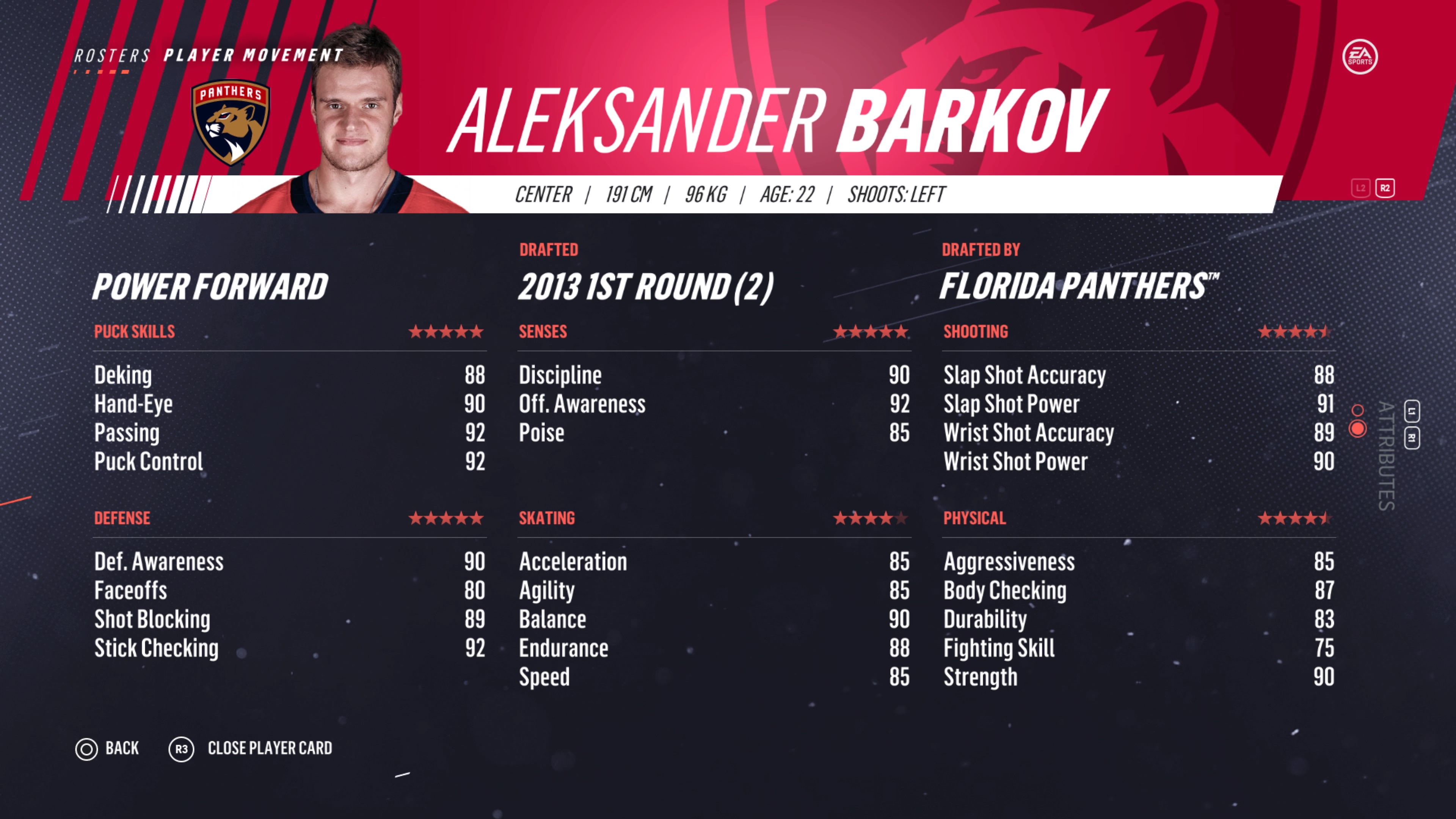Close the player card
Image resolution: width=1456 pixels, height=819 pixels.
pyautogui.click(x=250, y=749)
